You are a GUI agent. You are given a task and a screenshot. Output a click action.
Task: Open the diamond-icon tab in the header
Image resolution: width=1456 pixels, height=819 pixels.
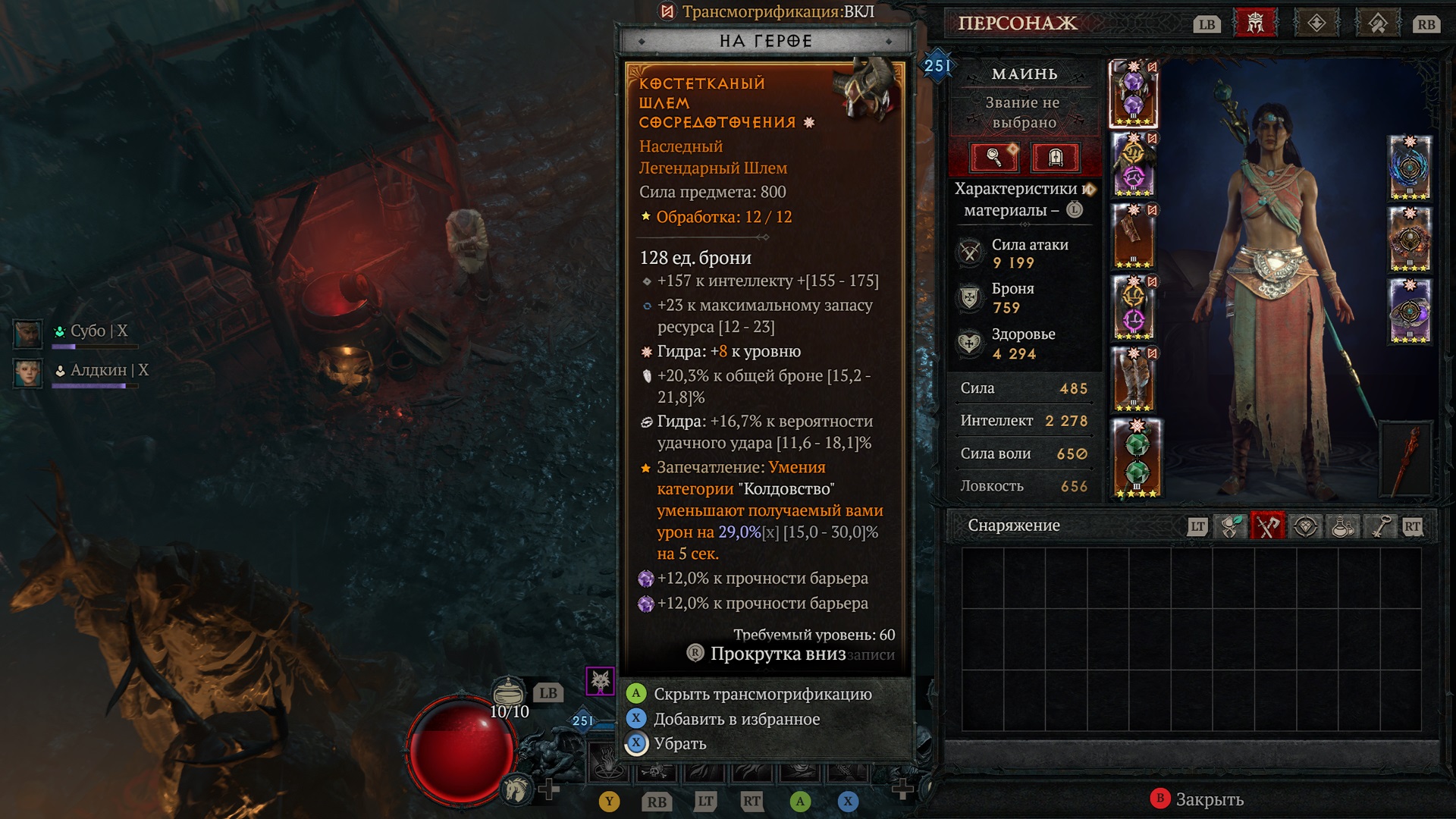point(1316,24)
